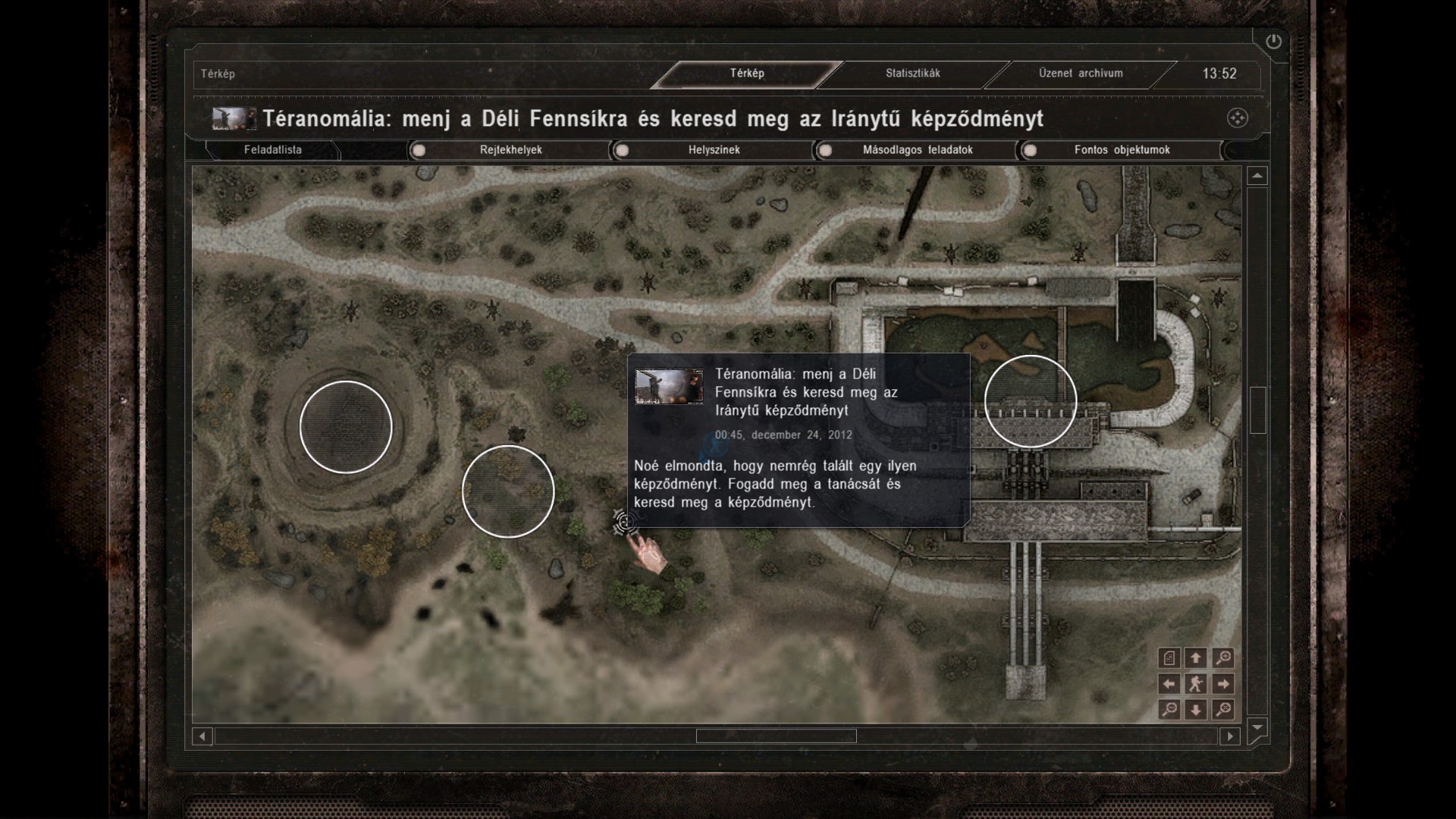Image resolution: width=1456 pixels, height=819 pixels.
Task: Pan the map up with arrow button
Action: (x=1196, y=658)
